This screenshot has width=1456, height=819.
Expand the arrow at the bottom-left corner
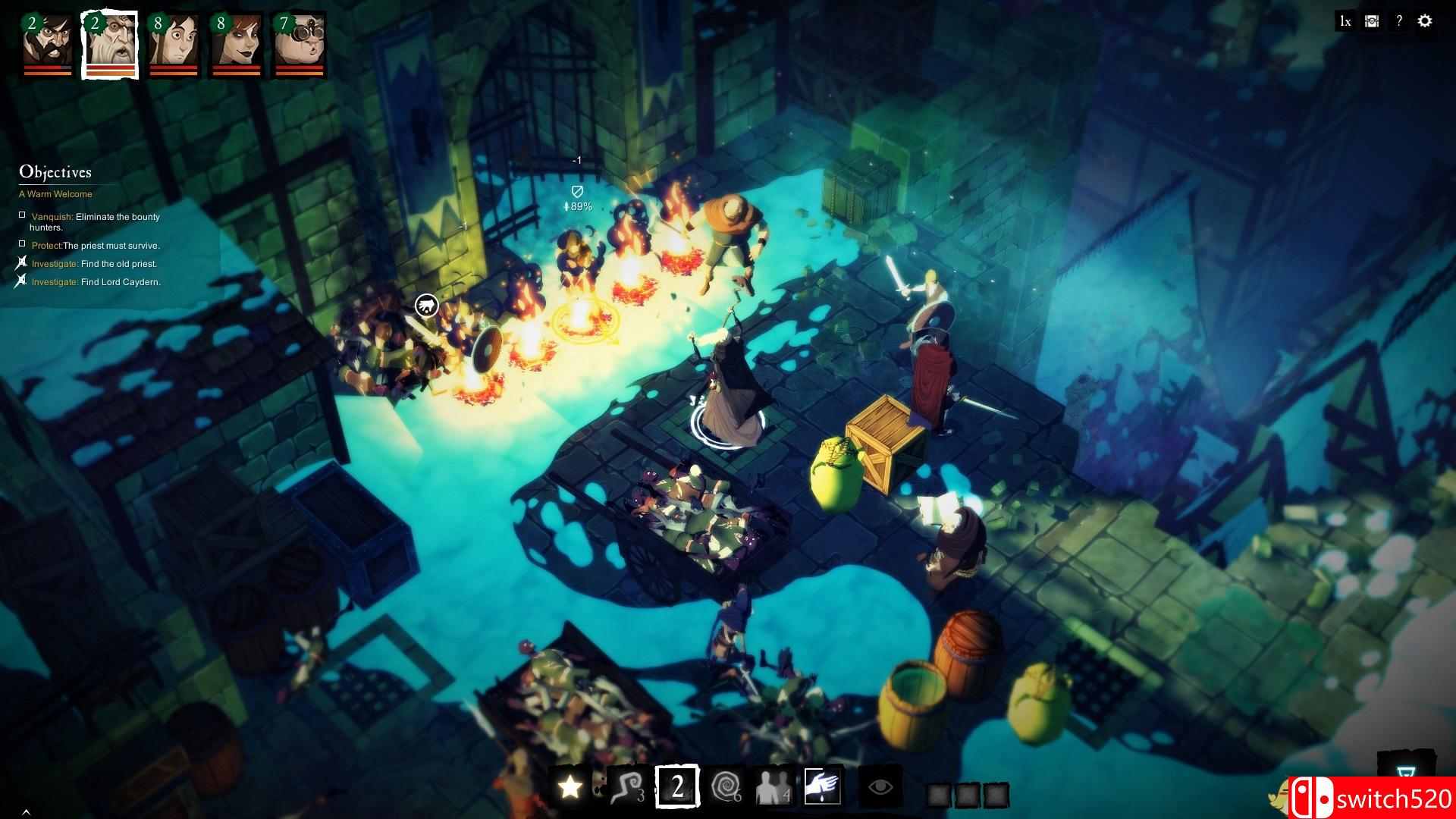[26, 812]
